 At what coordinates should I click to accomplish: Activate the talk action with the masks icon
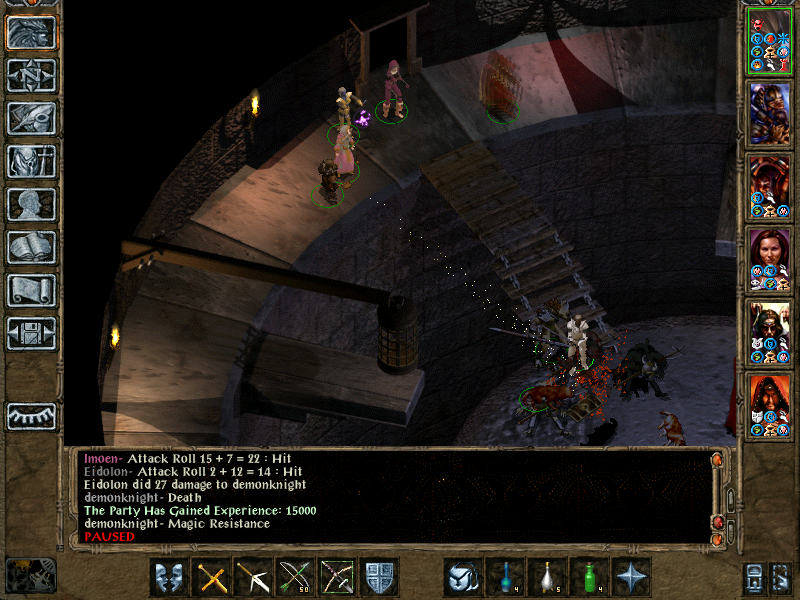[x=169, y=577]
